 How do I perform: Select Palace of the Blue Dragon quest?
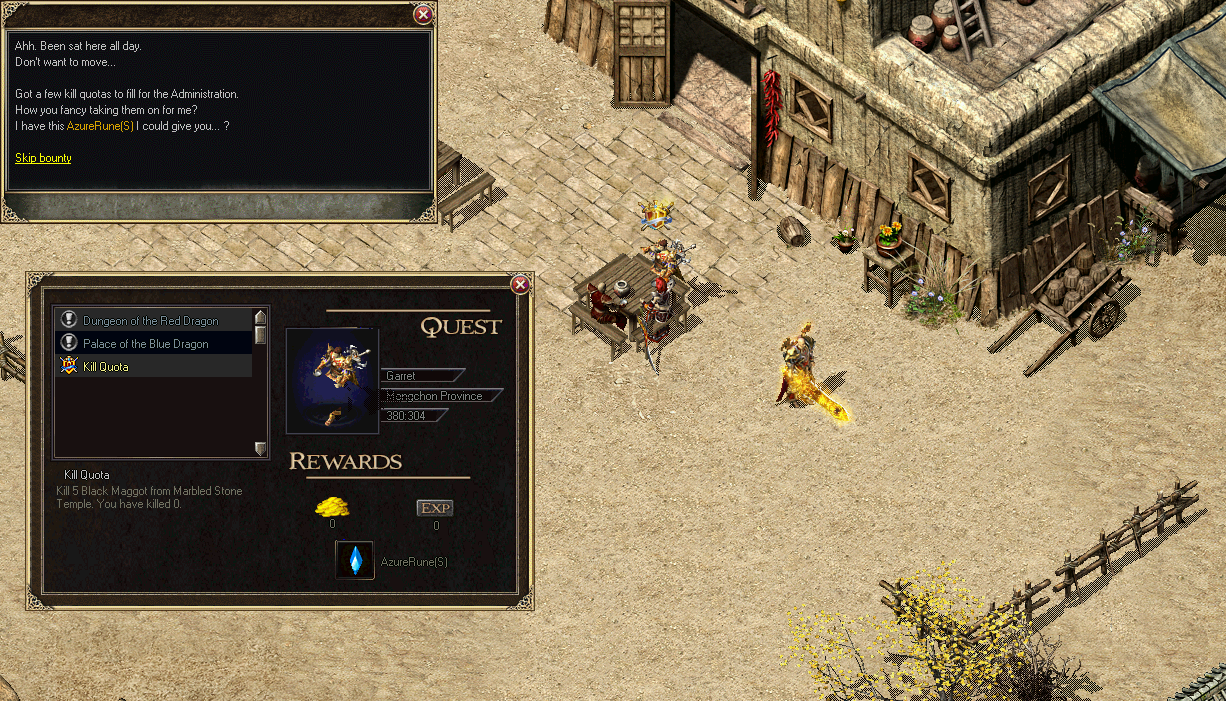pyautogui.click(x=146, y=344)
